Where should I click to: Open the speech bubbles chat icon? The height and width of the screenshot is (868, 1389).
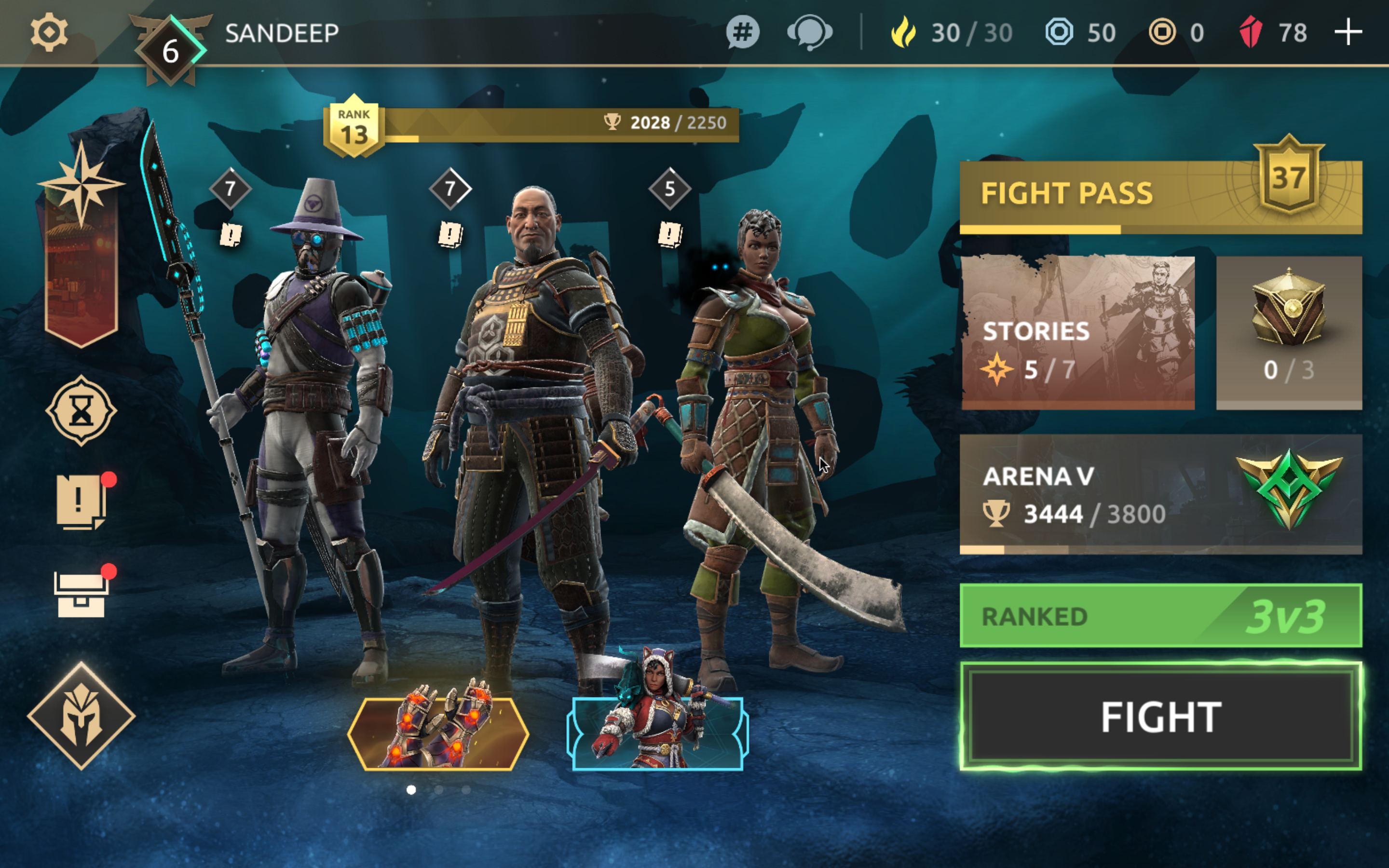(809, 32)
